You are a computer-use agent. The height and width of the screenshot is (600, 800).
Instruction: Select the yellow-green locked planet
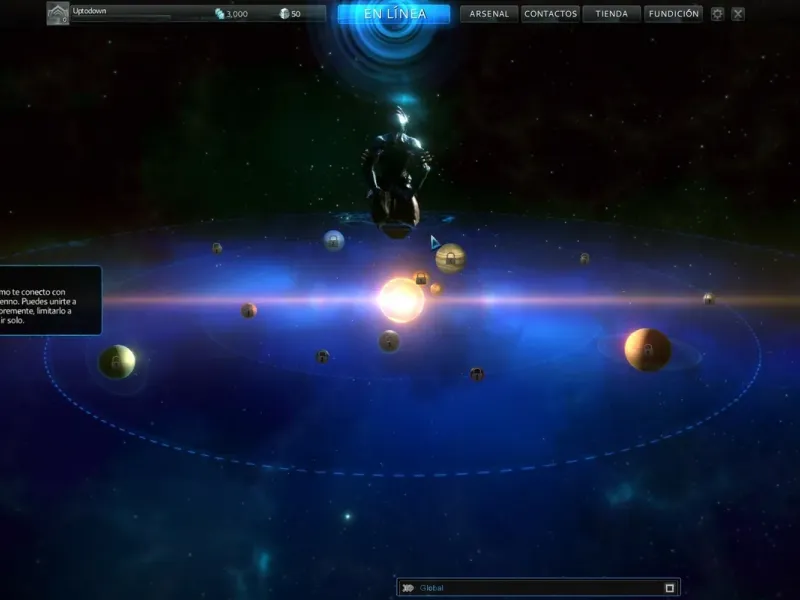(117, 361)
